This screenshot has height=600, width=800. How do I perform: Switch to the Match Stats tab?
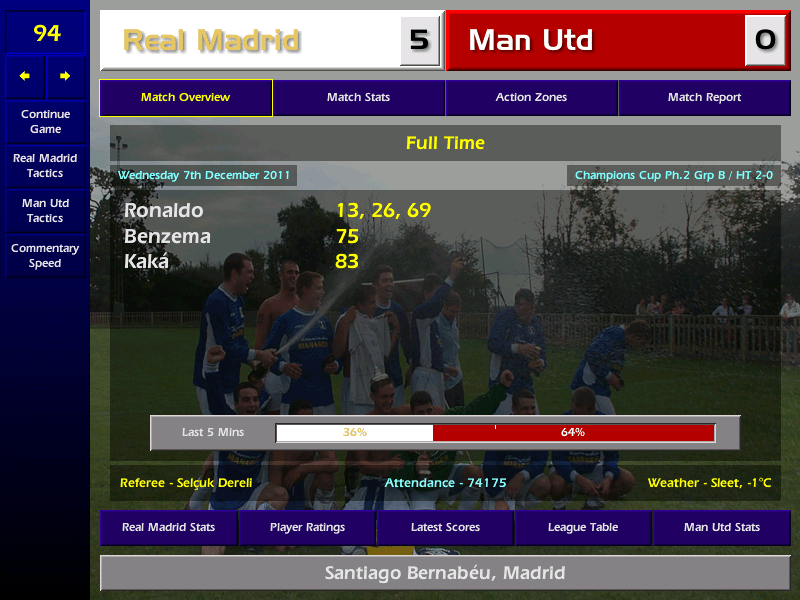[x=358, y=98]
